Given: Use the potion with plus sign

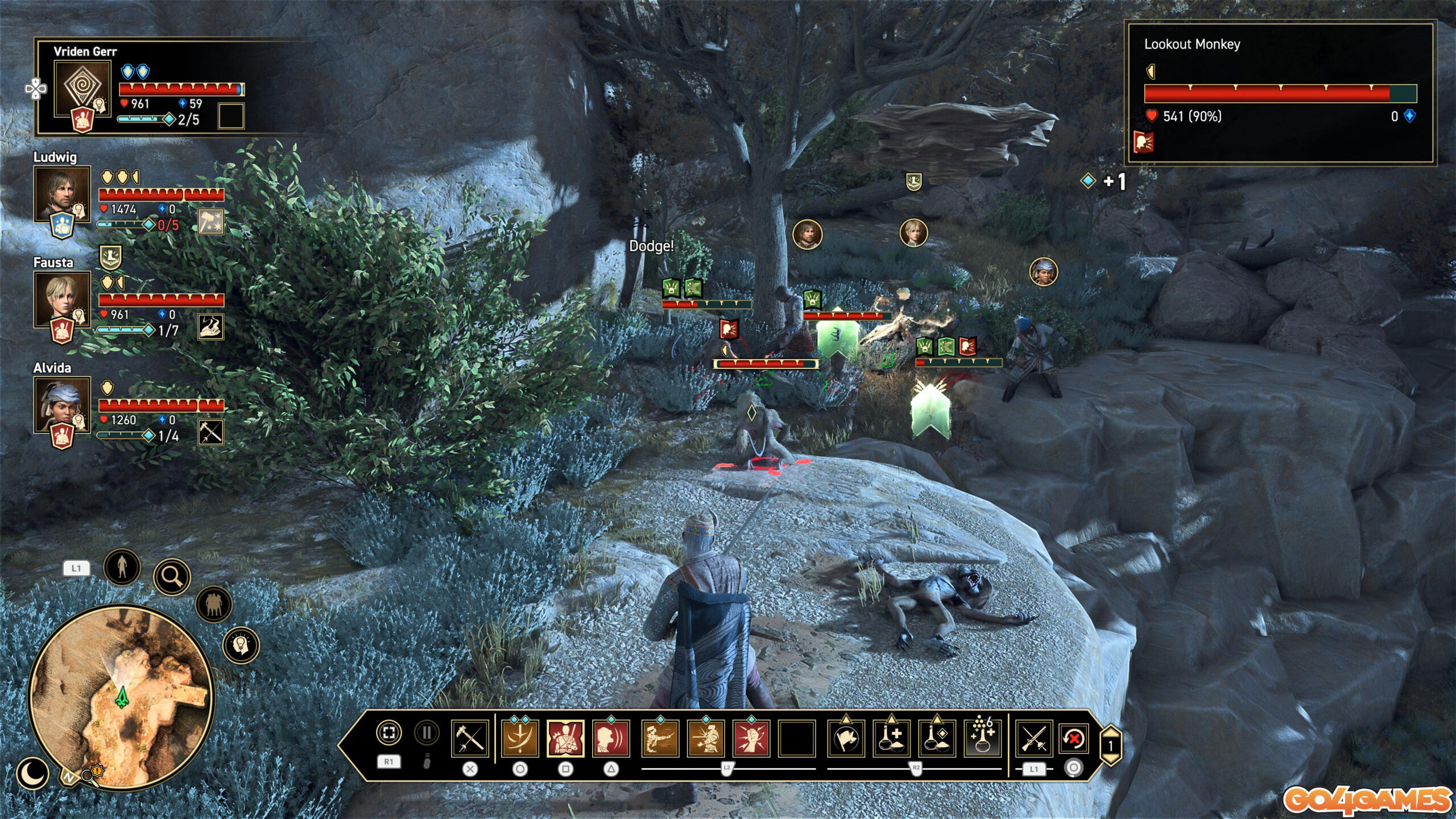Looking at the screenshot, I should tap(891, 738).
